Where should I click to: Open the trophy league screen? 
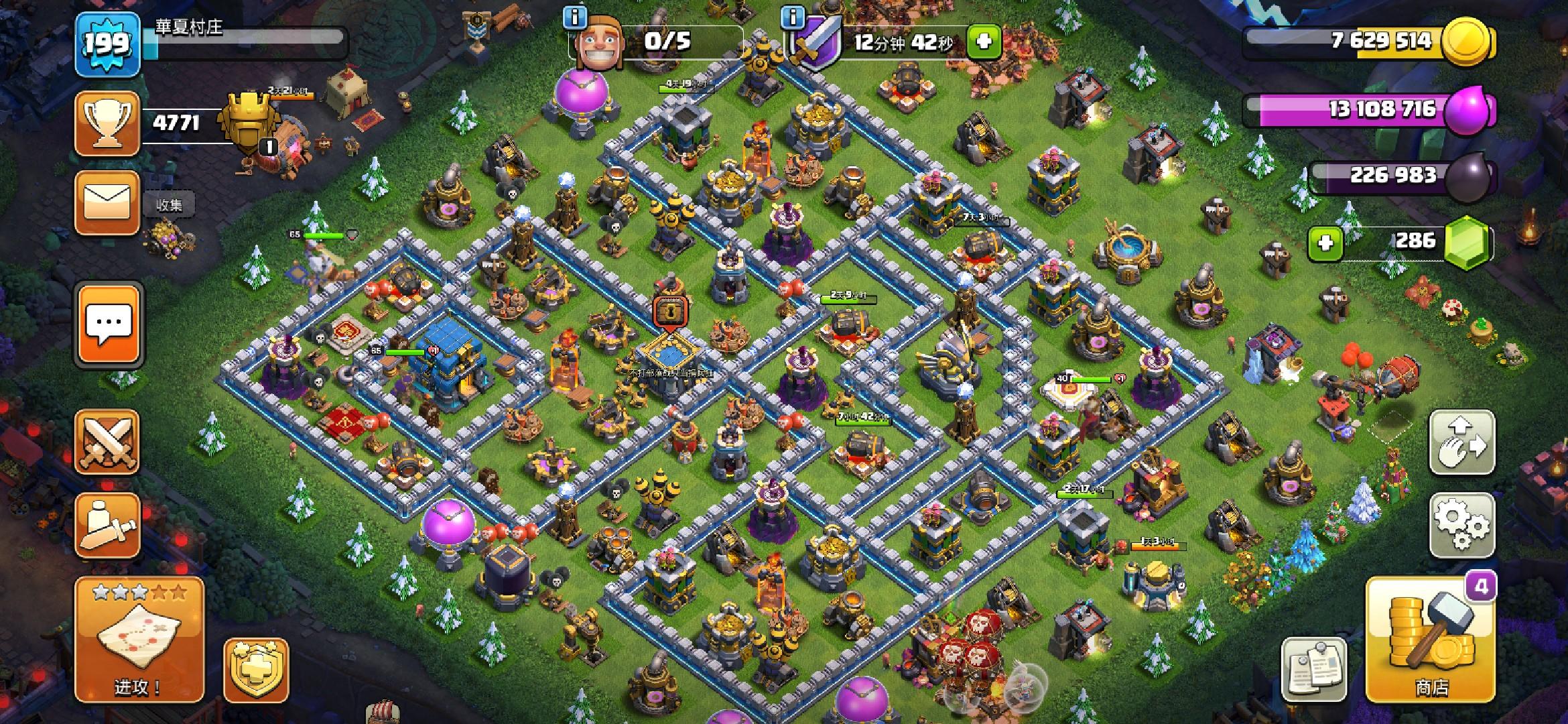tap(107, 124)
